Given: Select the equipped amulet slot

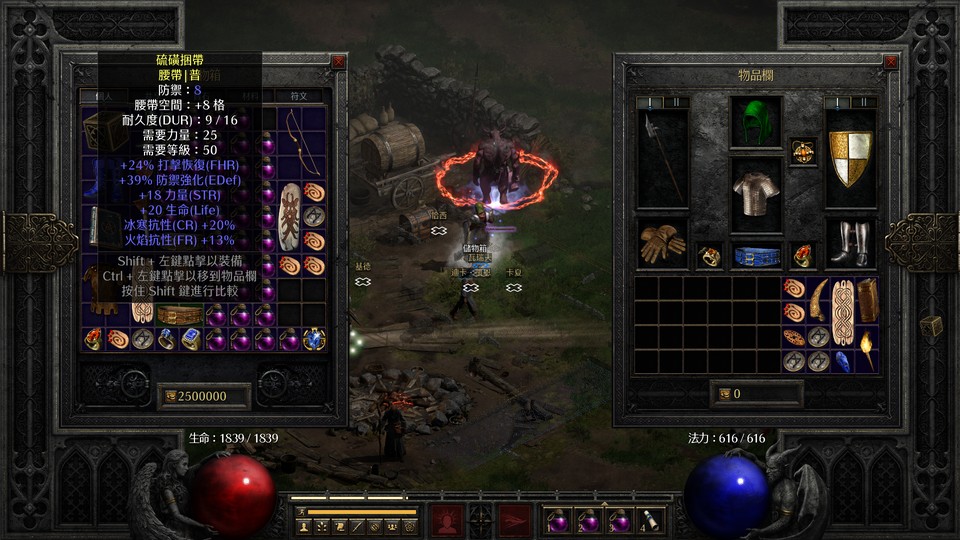Looking at the screenshot, I should [802, 152].
